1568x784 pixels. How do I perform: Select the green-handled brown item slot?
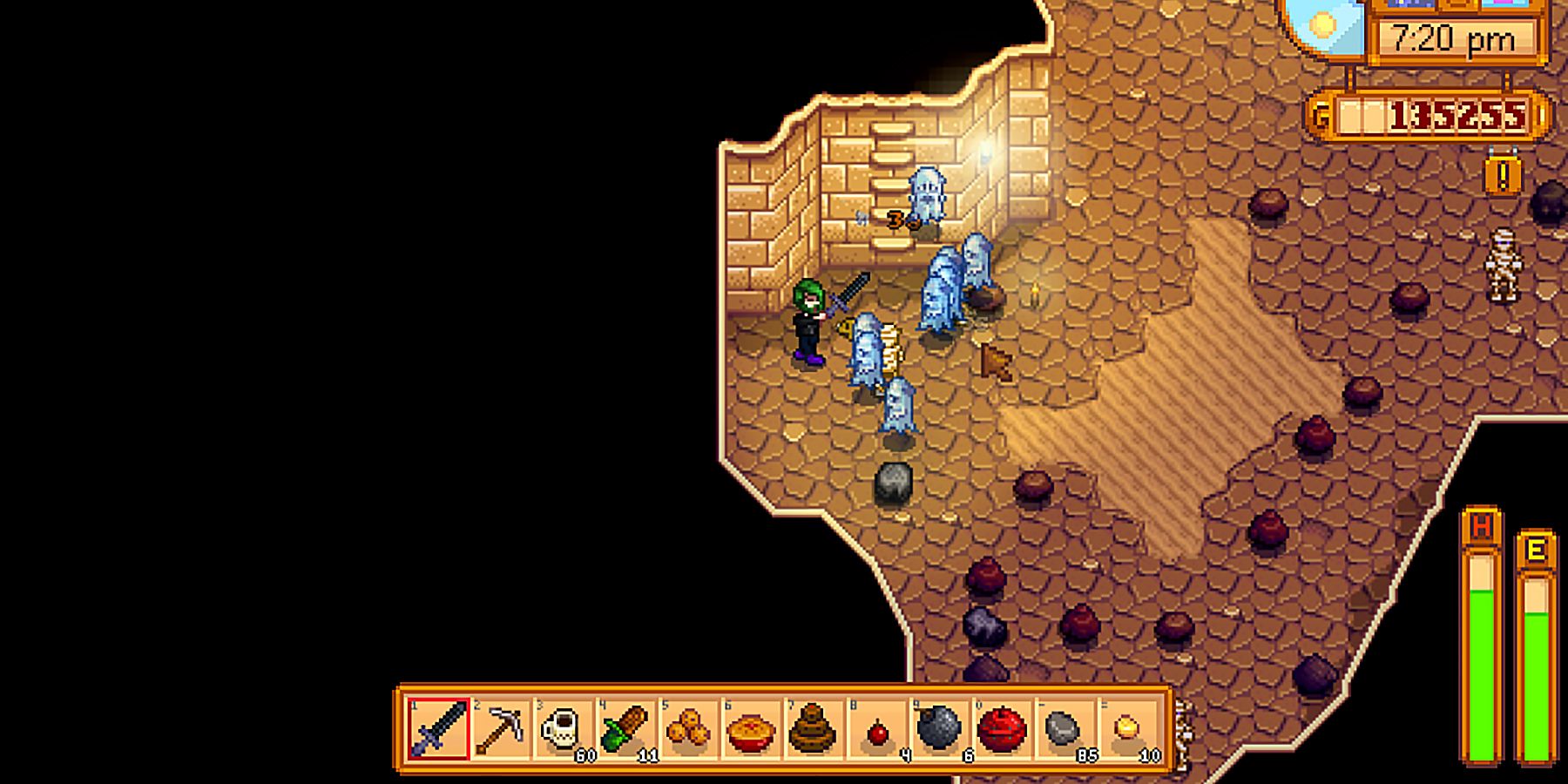pyautogui.click(x=626, y=728)
